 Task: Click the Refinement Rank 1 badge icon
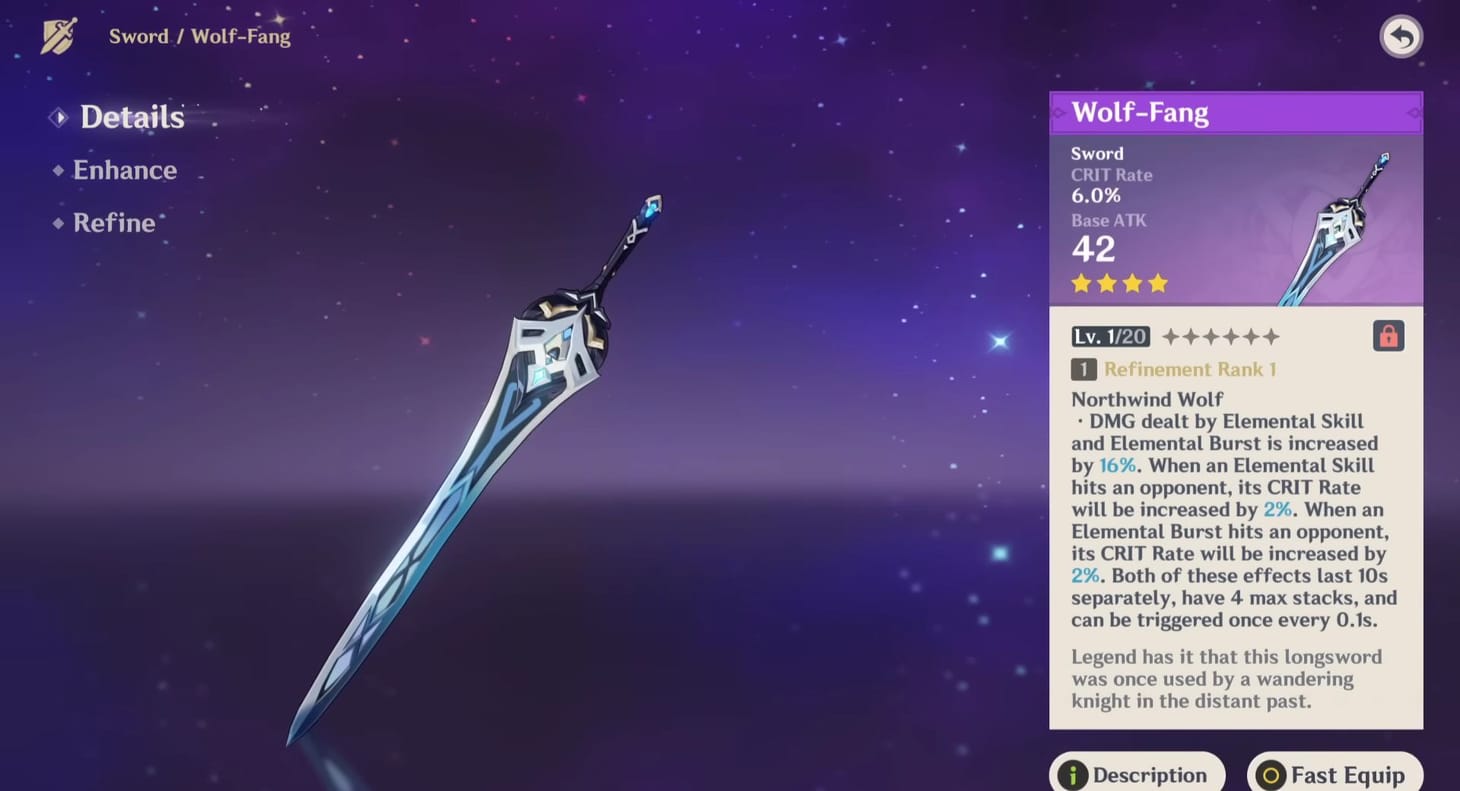coord(1082,369)
